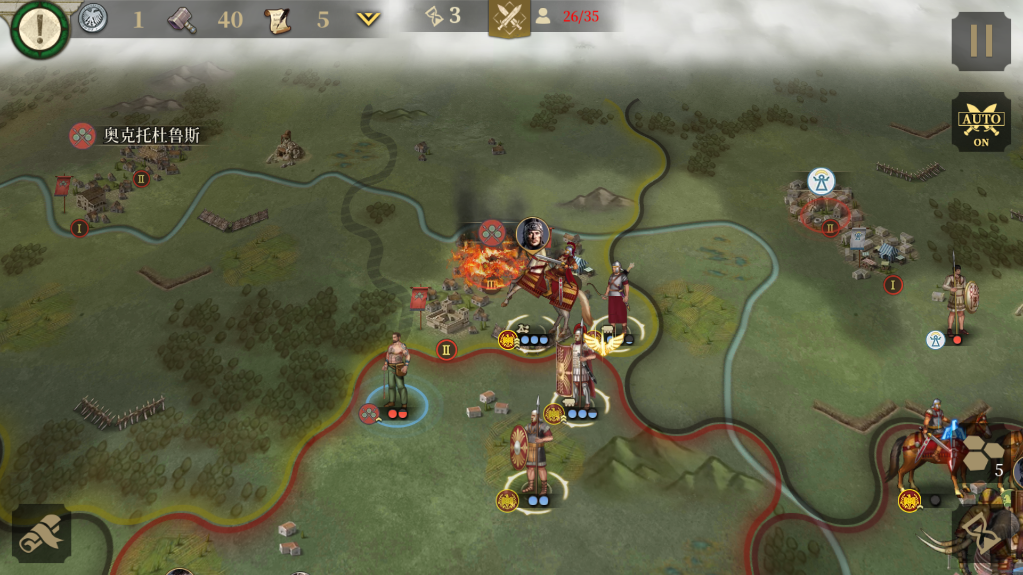This screenshot has width=1023, height=575.
Task: Select the bare-chested barbarian unit with blue ring
Action: (398, 372)
